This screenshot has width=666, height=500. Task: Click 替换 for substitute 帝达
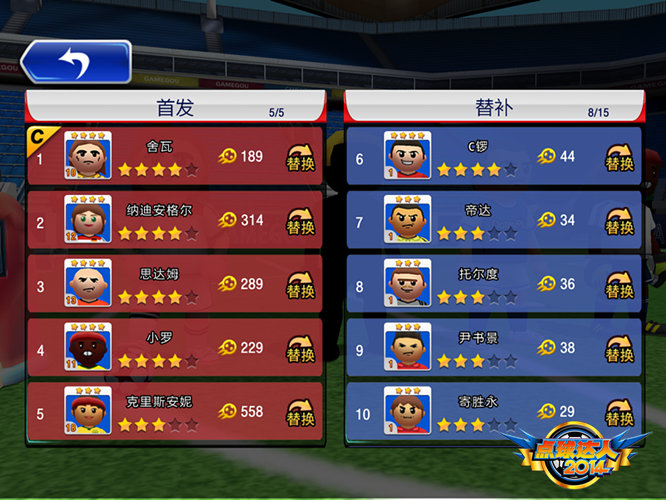coord(620,221)
